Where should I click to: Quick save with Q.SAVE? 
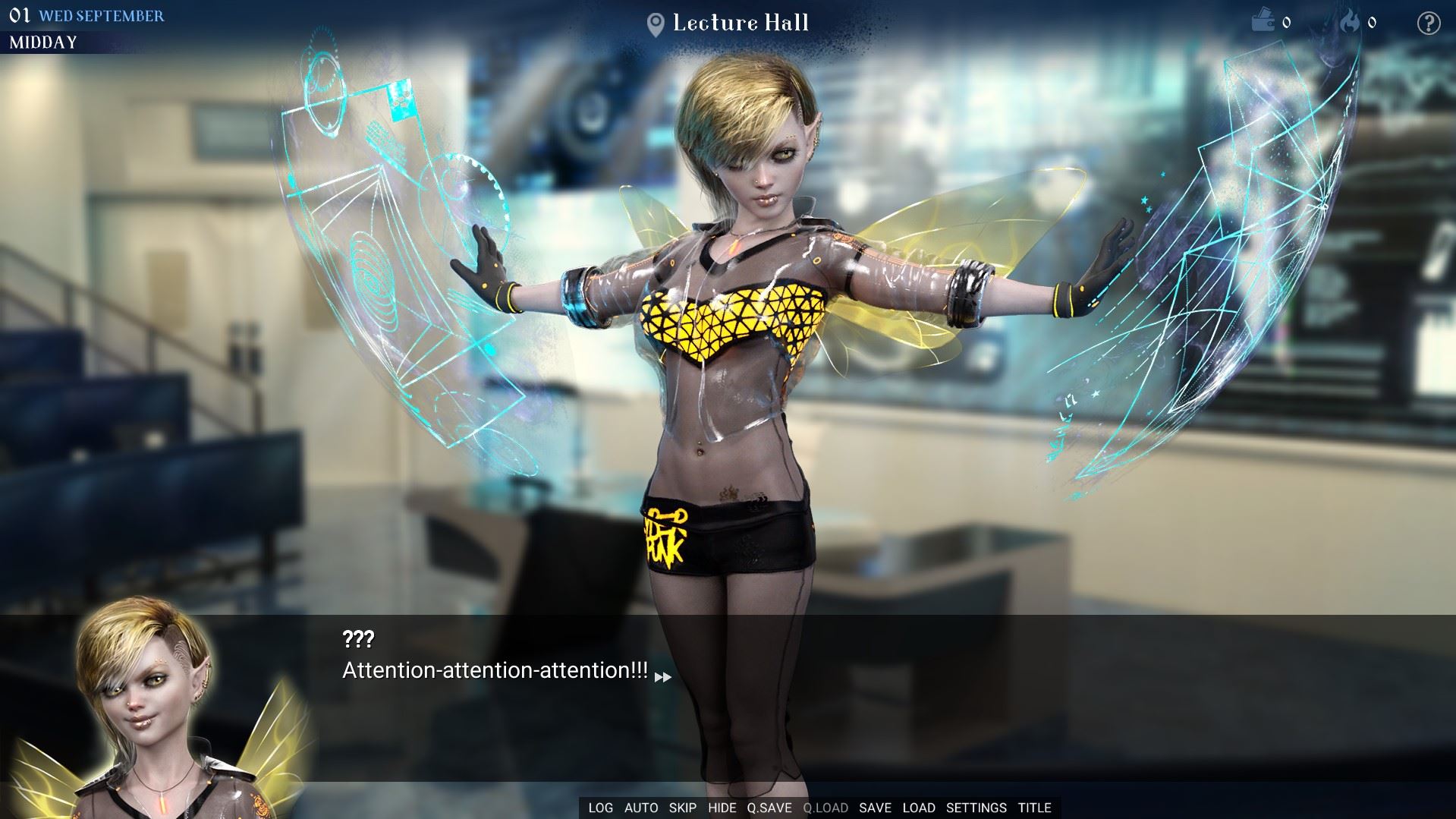coord(769,808)
